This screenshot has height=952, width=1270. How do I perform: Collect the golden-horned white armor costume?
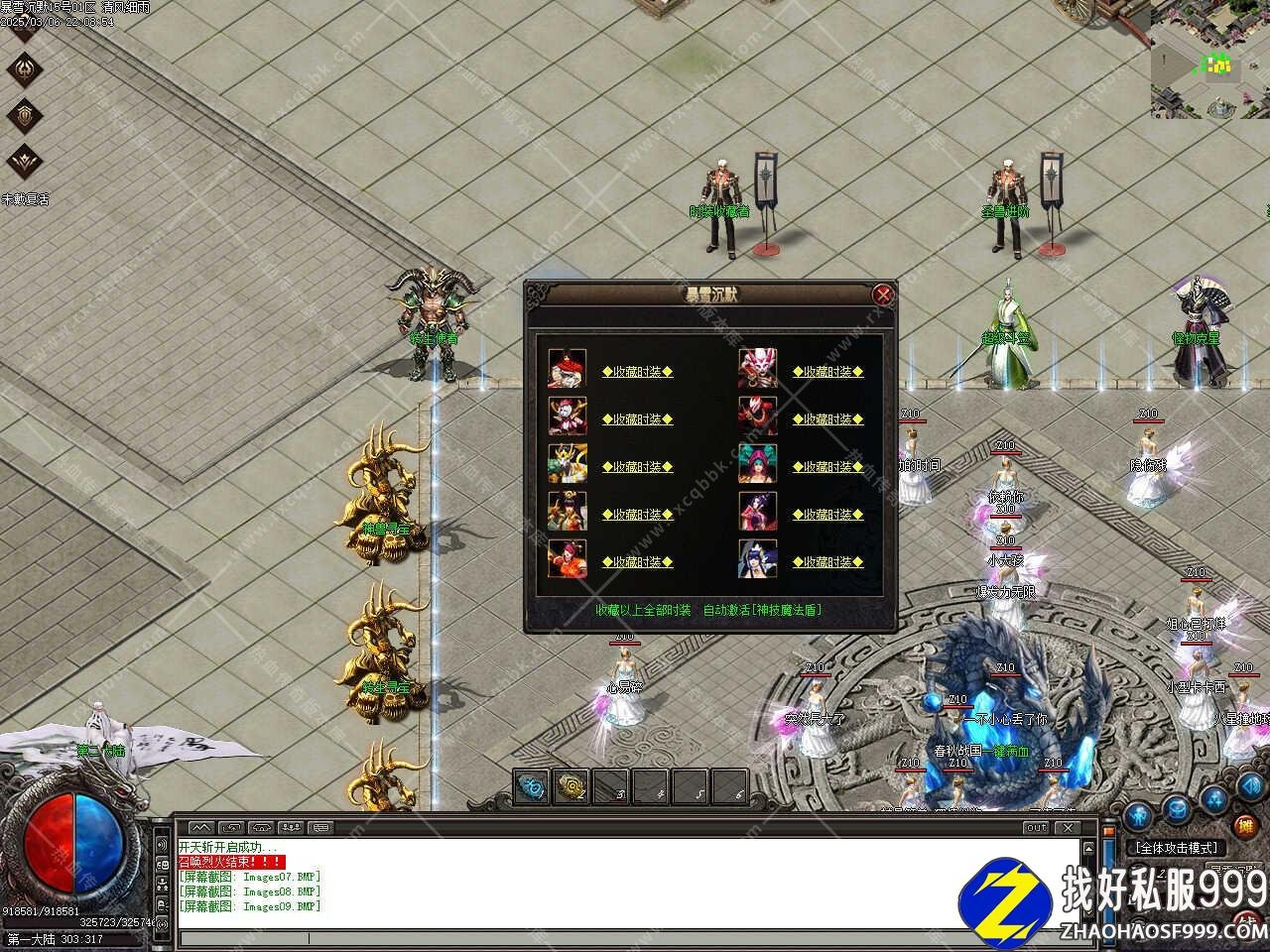pyautogui.click(x=637, y=467)
